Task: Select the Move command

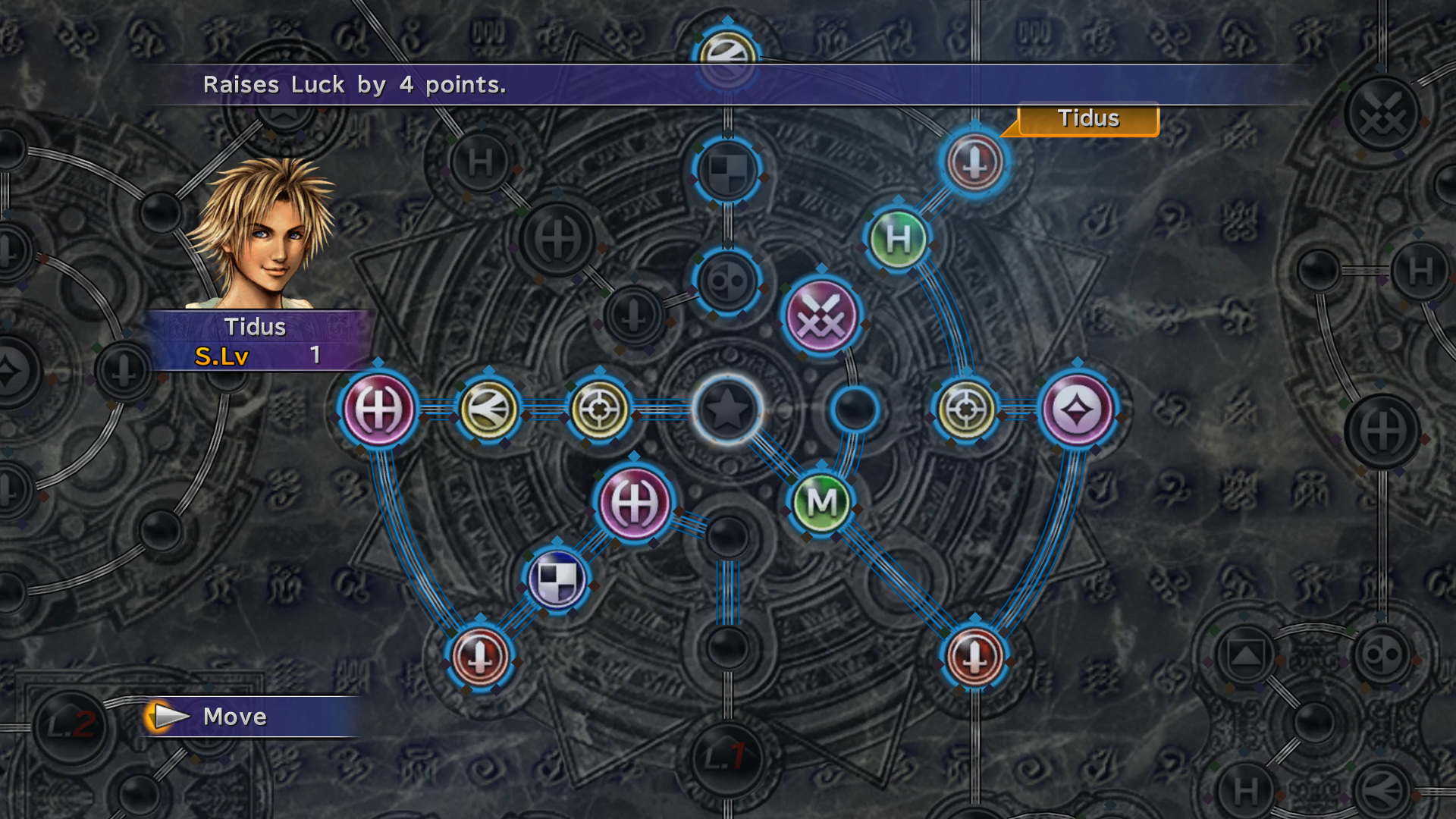Action: point(234,717)
